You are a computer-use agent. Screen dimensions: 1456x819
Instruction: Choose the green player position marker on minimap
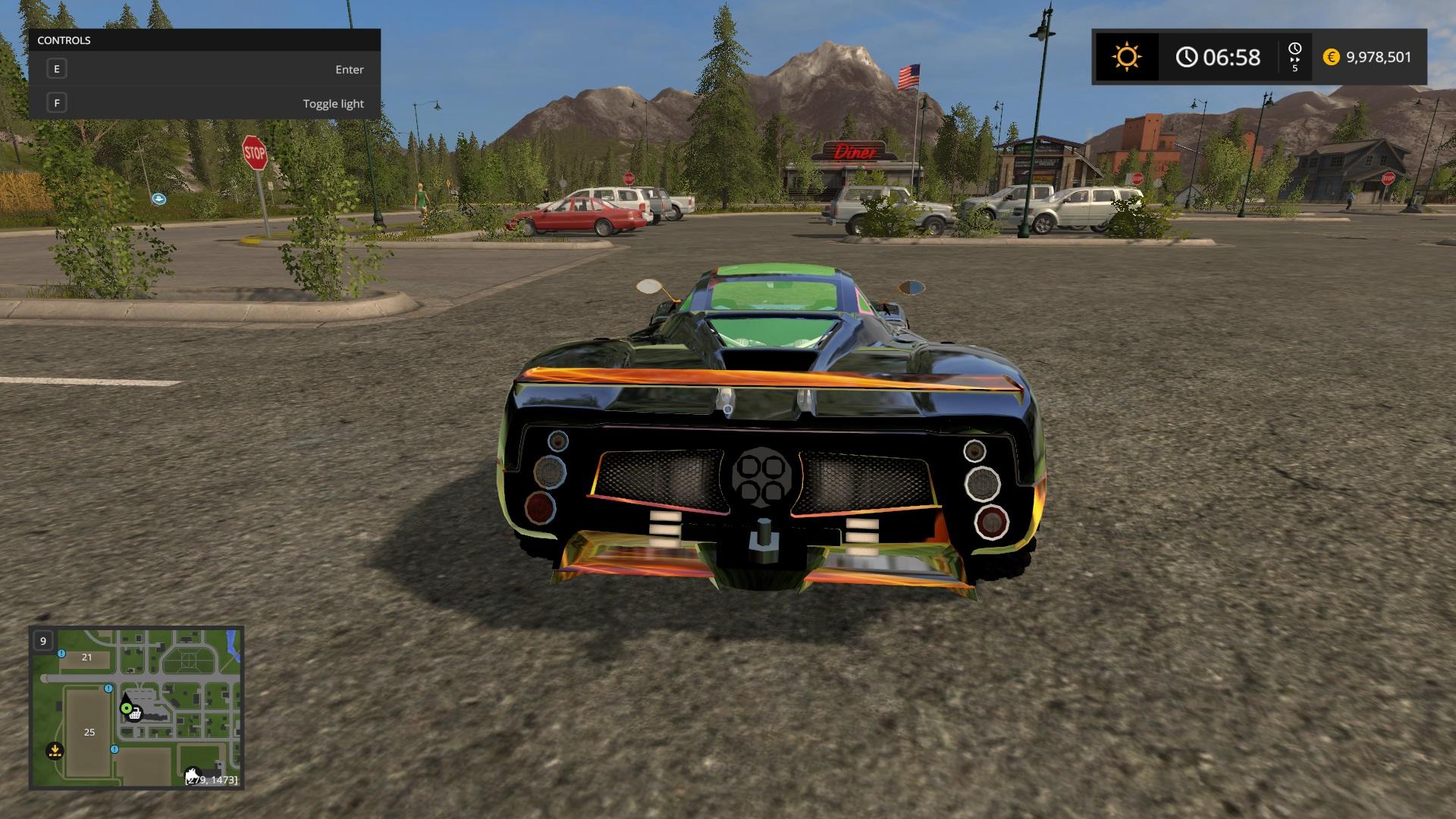(126, 708)
